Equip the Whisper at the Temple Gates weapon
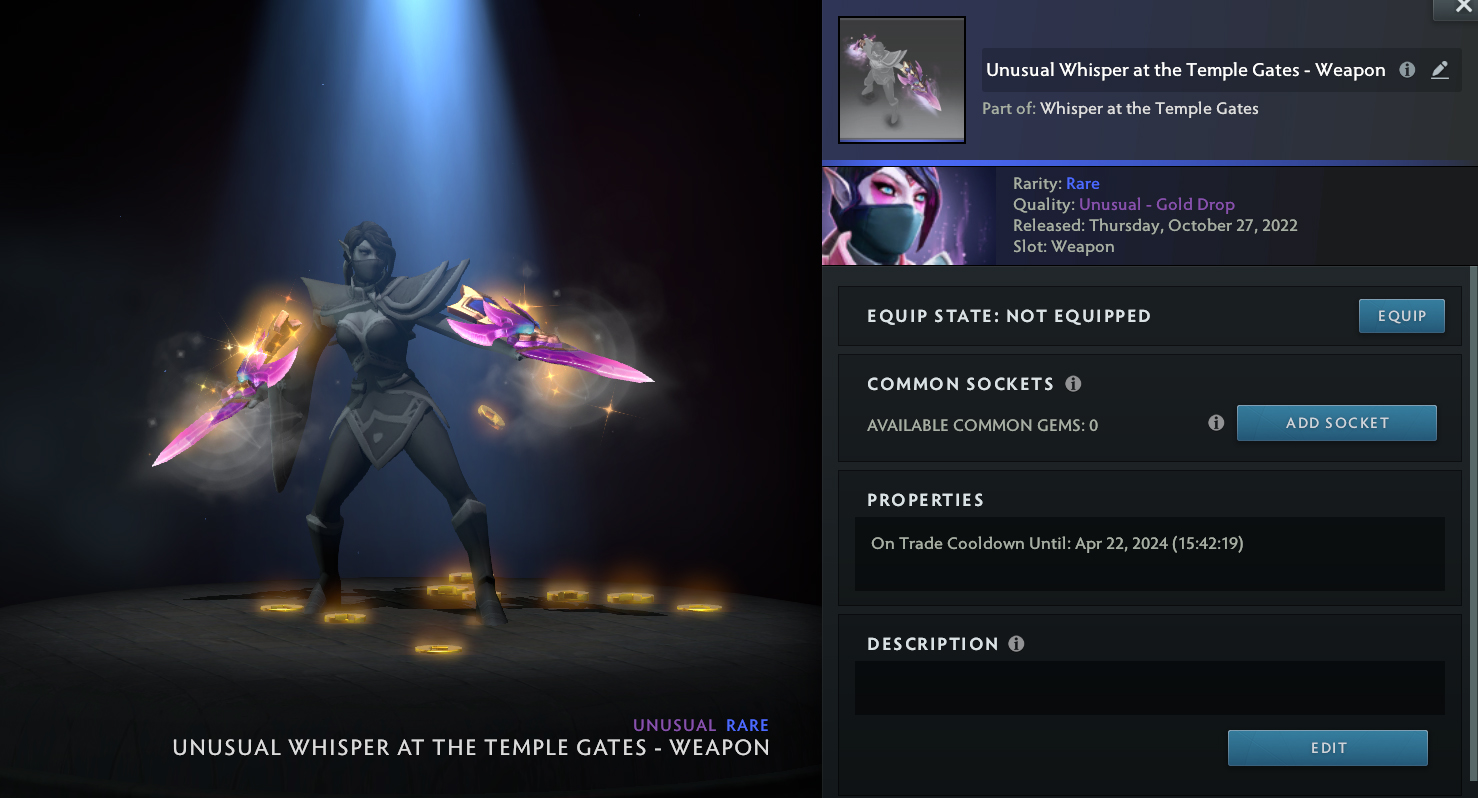 [1401, 316]
